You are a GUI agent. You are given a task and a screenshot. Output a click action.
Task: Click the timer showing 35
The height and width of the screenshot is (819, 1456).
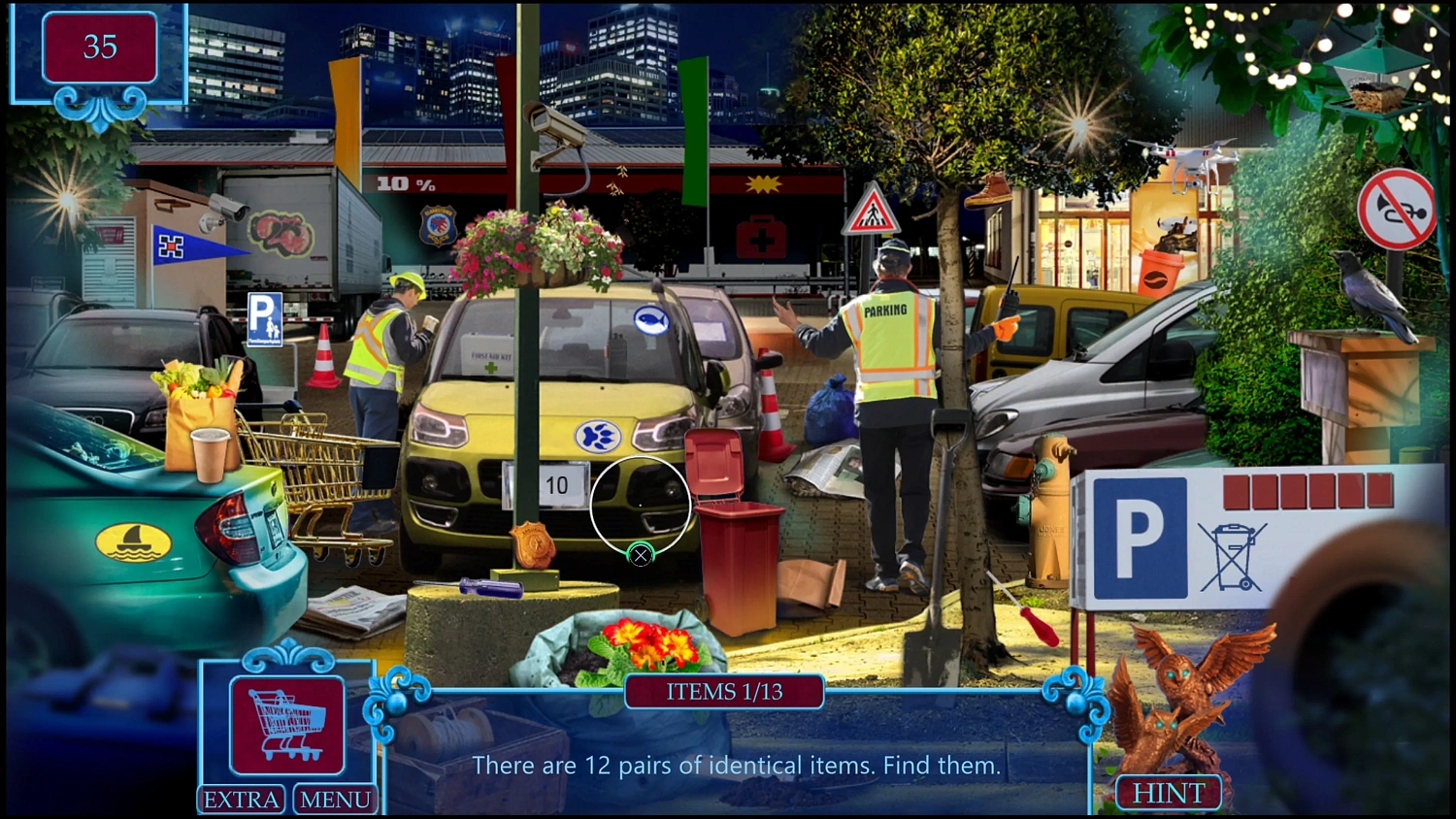[x=100, y=47]
